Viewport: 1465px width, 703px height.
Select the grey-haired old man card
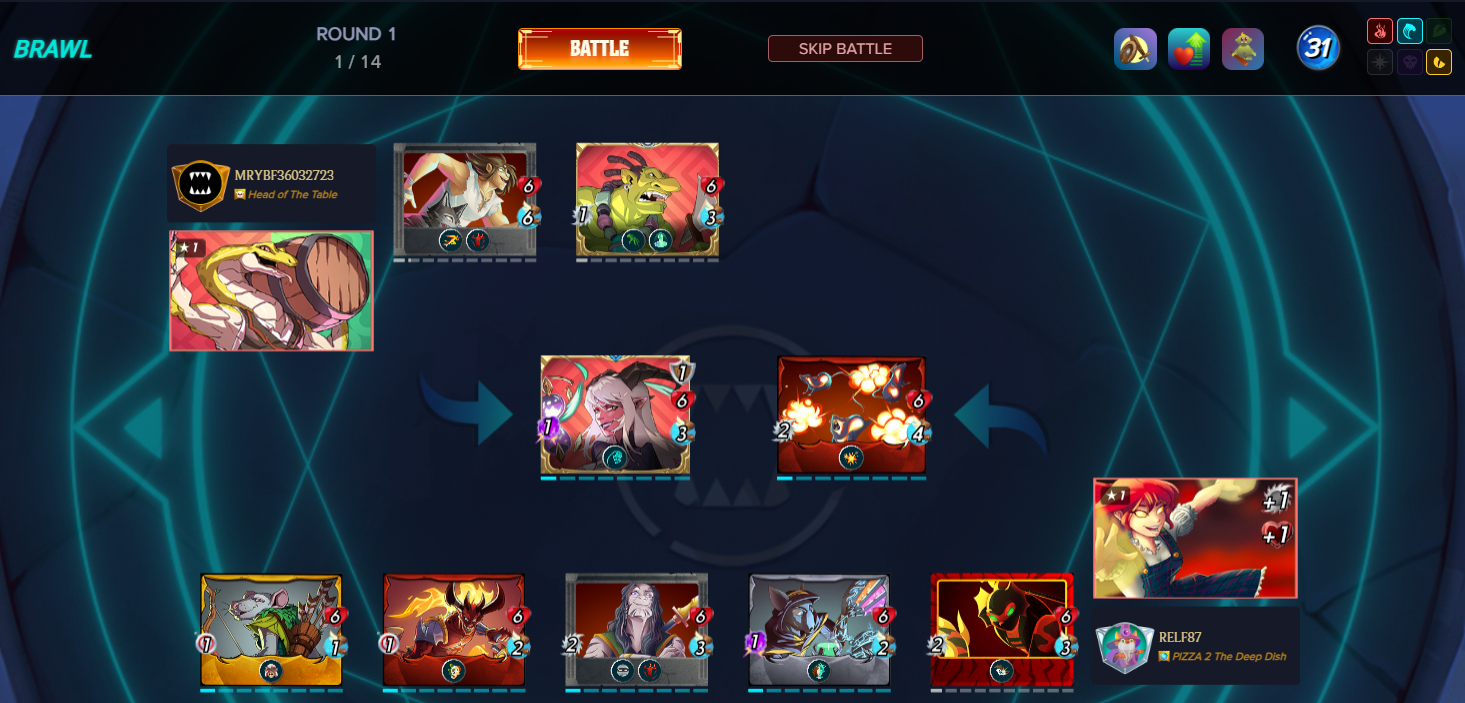click(636, 630)
